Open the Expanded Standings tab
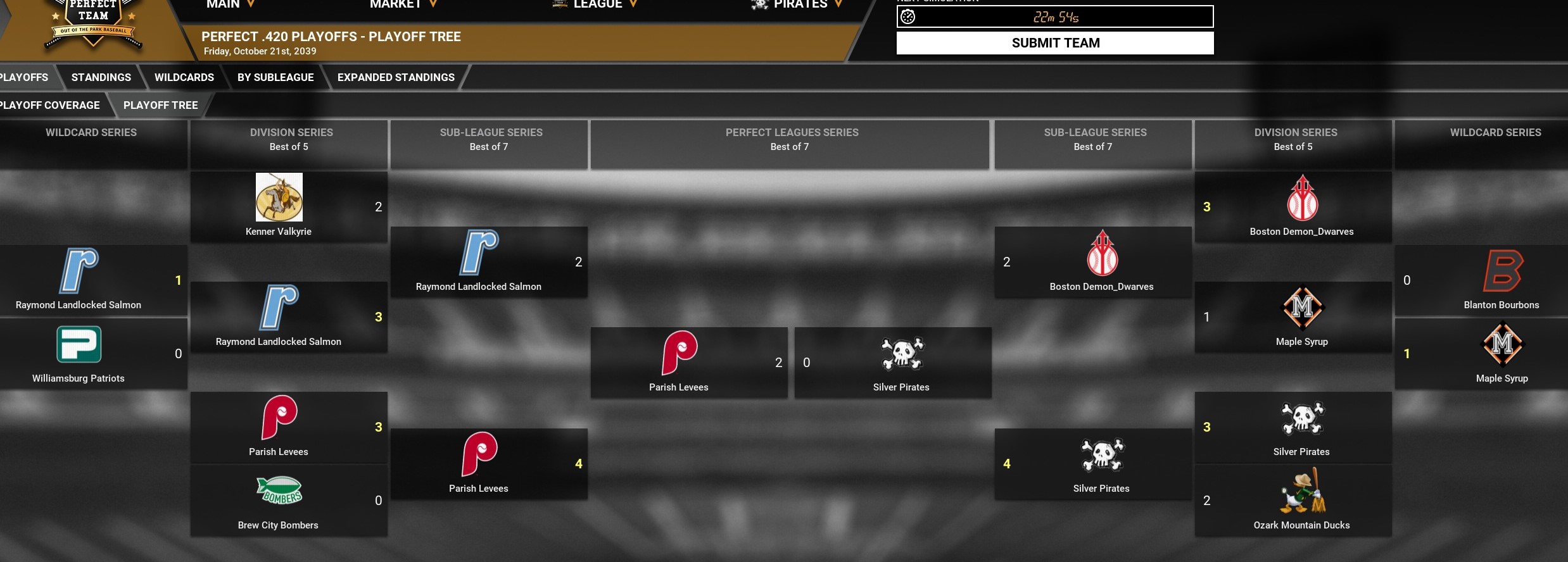1568x562 pixels. tap(396, 77)
